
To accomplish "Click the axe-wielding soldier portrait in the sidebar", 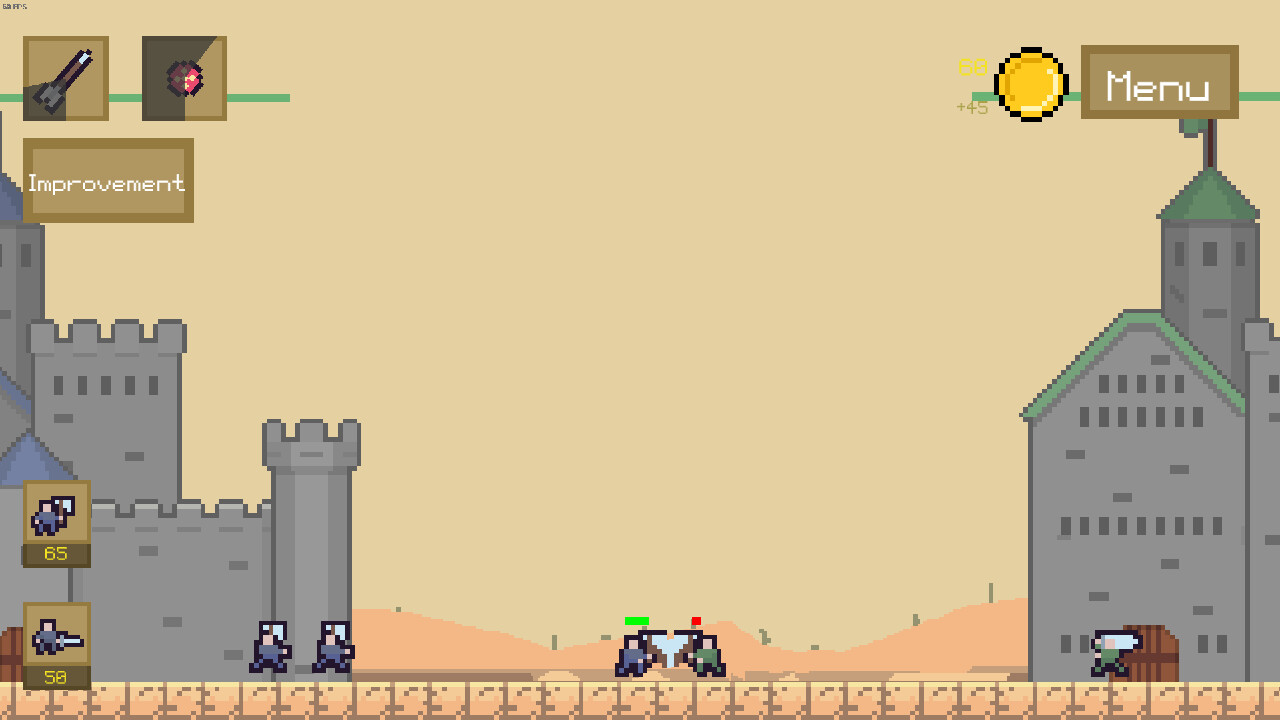I will (x=55, y=515).
